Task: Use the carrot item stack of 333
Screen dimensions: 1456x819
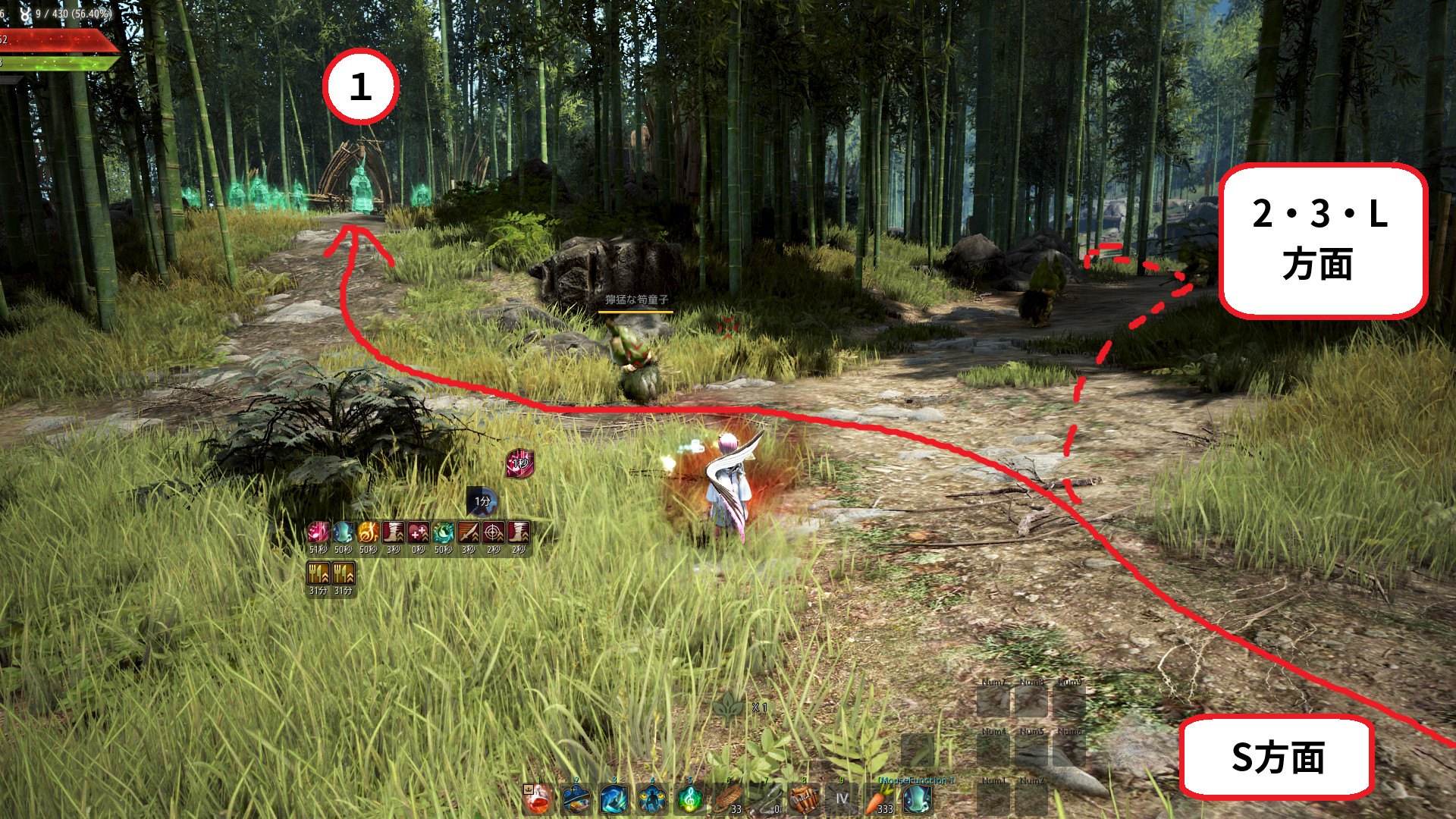Action: 880,799
